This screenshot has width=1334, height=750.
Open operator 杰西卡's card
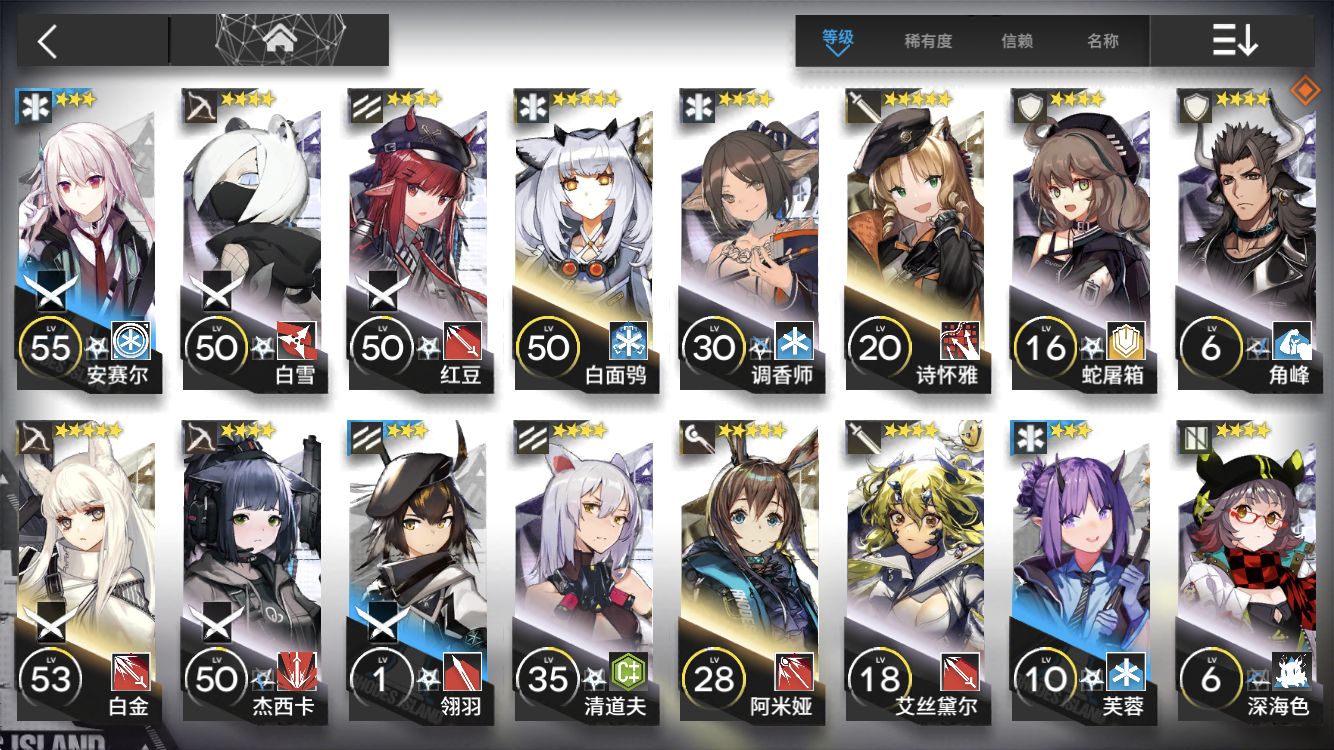(252, 572)
